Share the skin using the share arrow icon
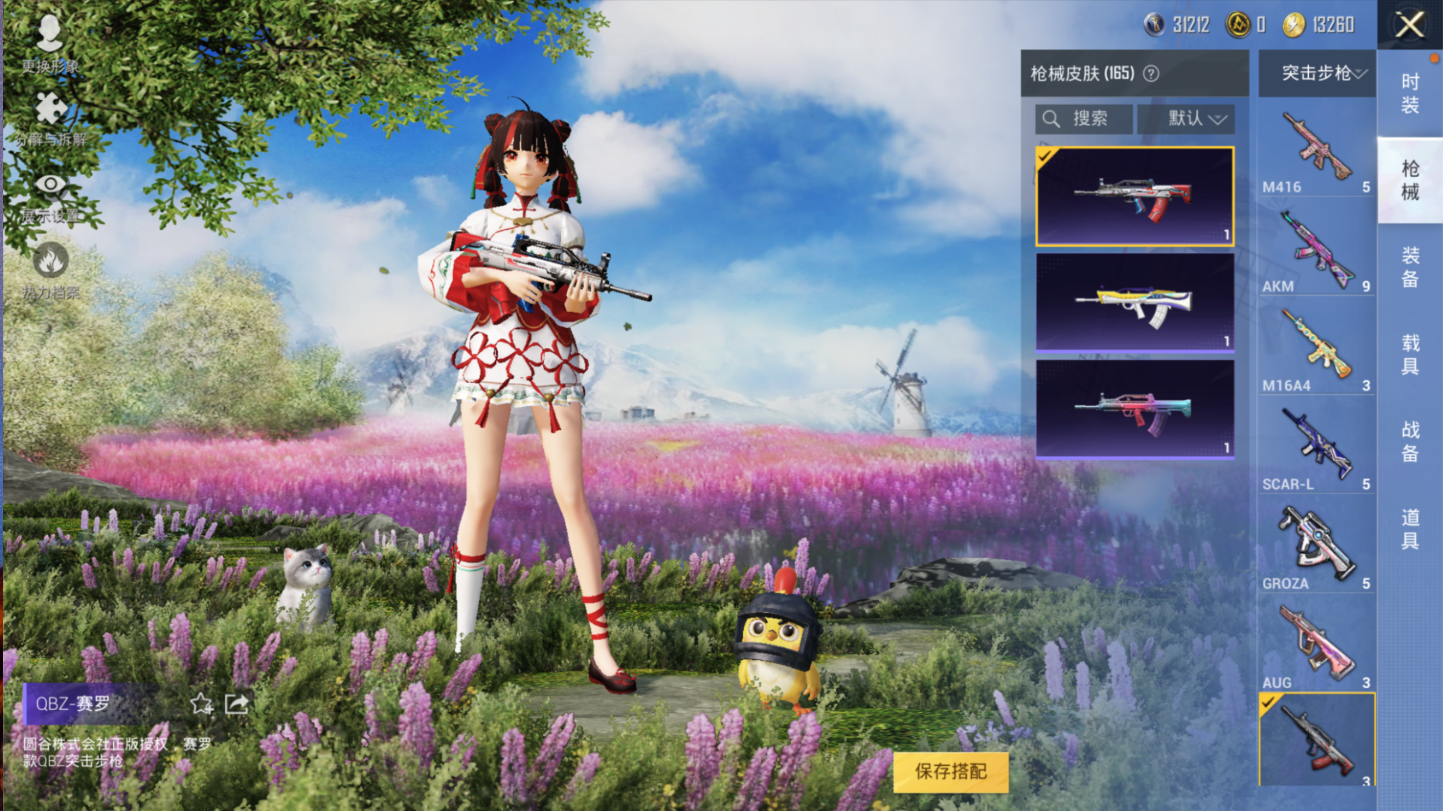1443x811 pixels. [237, 704]
